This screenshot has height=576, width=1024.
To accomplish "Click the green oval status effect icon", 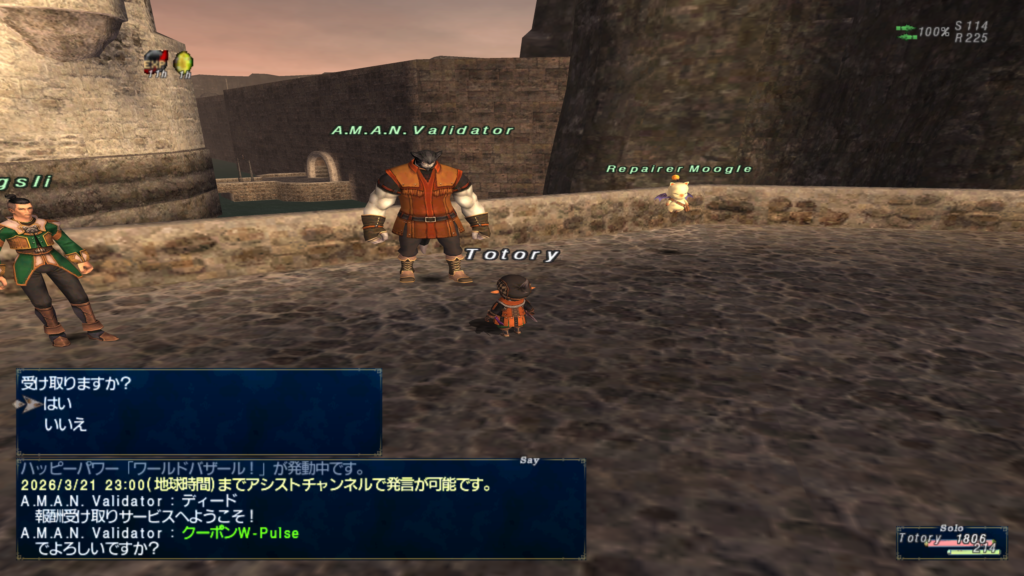I will coord(183,63).
